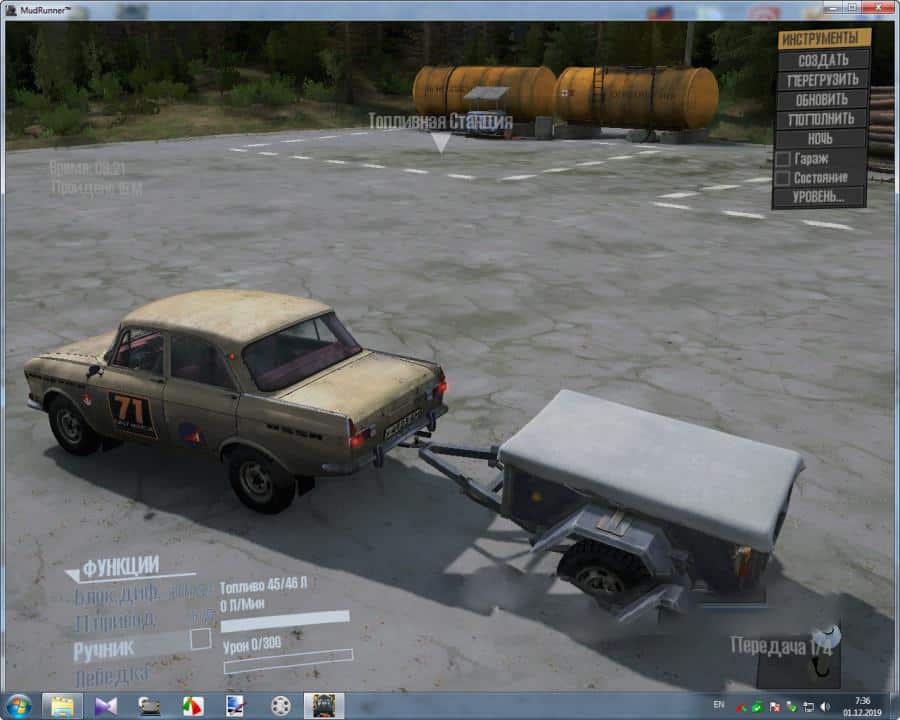Toggle the Гараж checkbox
Image resolution: width=900 pixels, height=720 pixels.
[783, 159]
